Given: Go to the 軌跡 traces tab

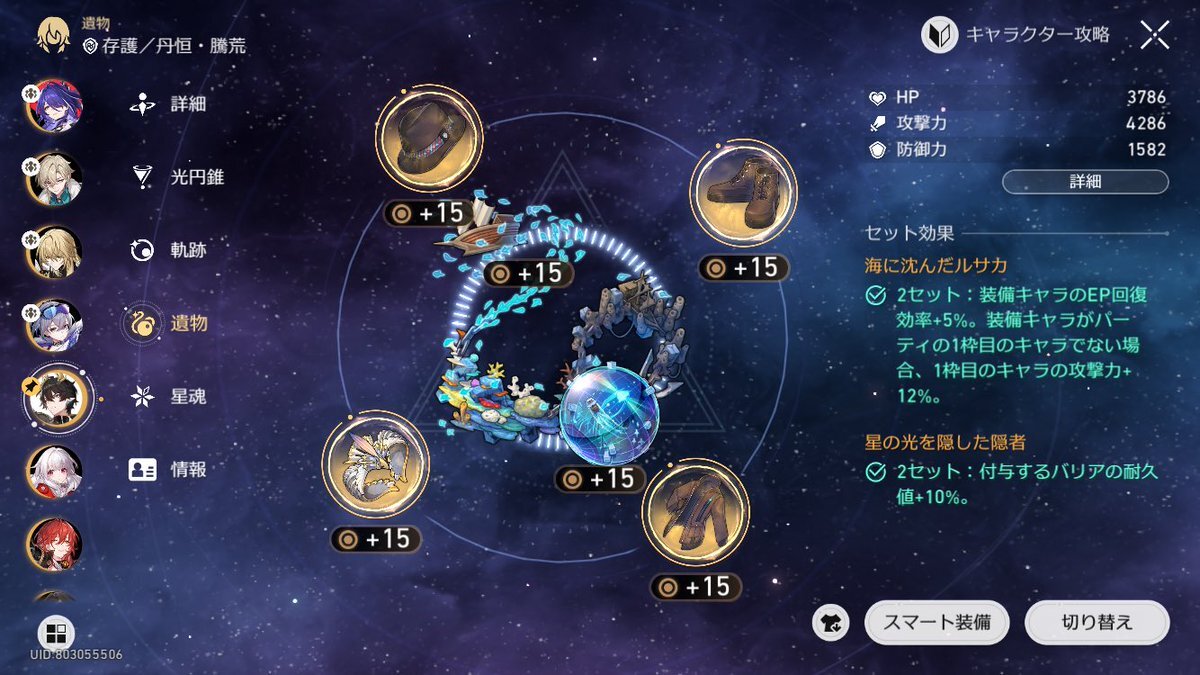Looking at the screenshot, I should pos(168,250).
